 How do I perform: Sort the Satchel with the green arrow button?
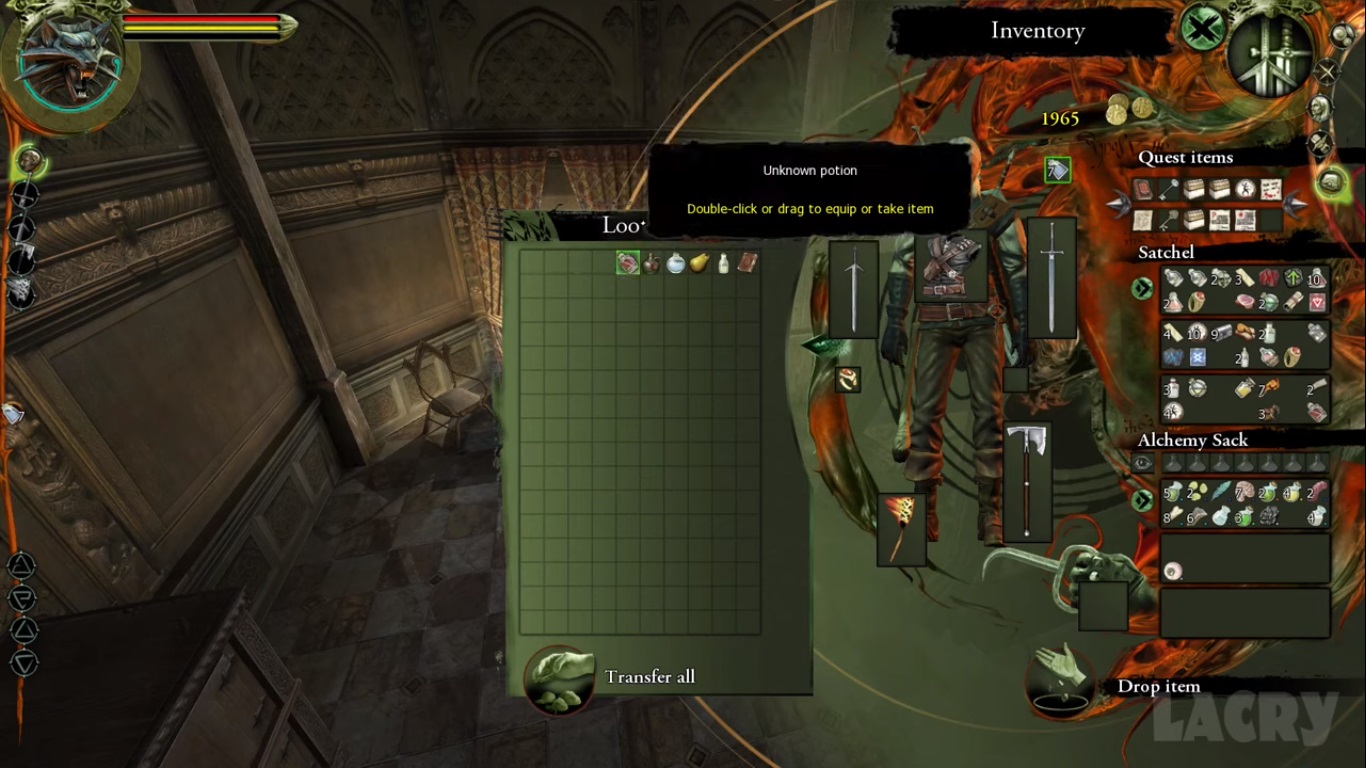1142,289
